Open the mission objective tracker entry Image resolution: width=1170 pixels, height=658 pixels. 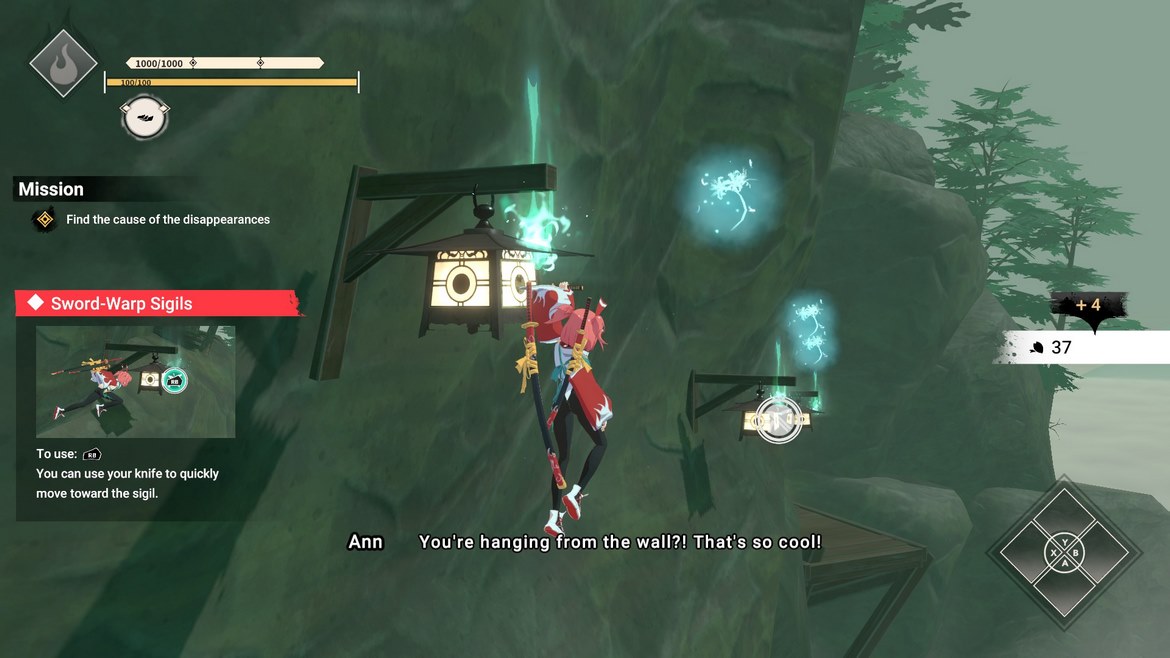(x=168, y=220)
